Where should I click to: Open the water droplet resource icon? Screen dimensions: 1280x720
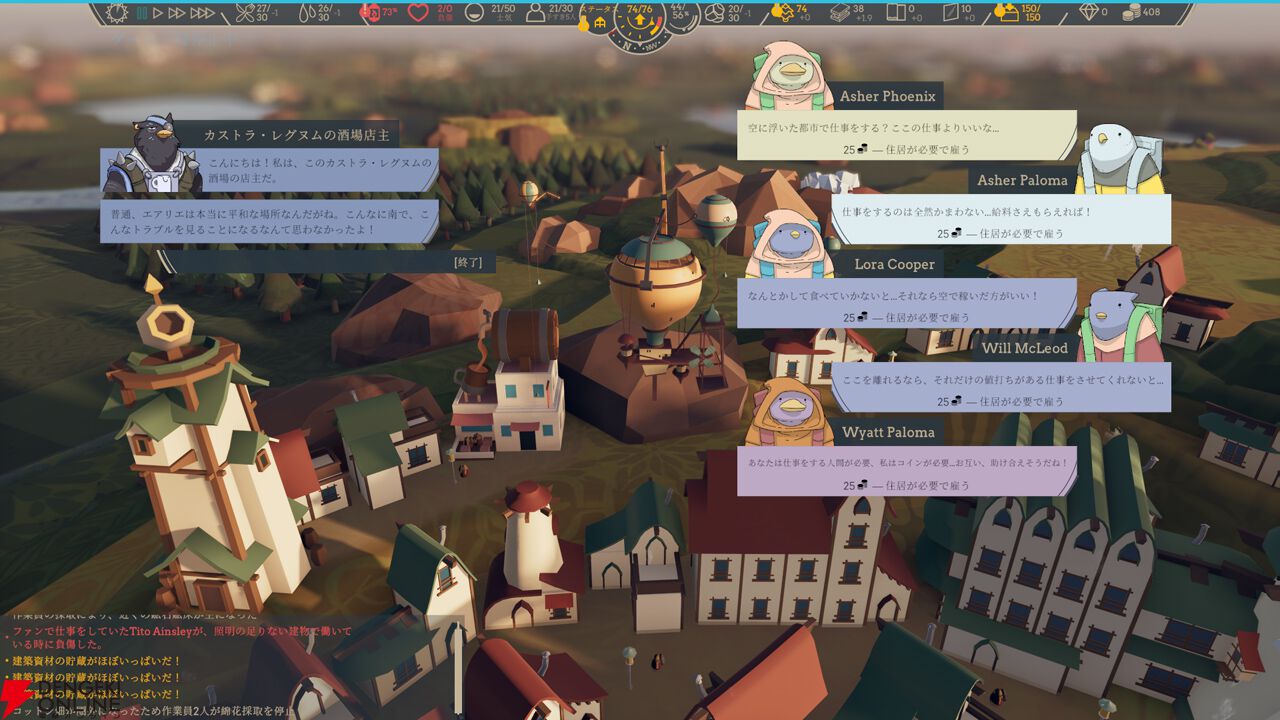click(304, 13)
